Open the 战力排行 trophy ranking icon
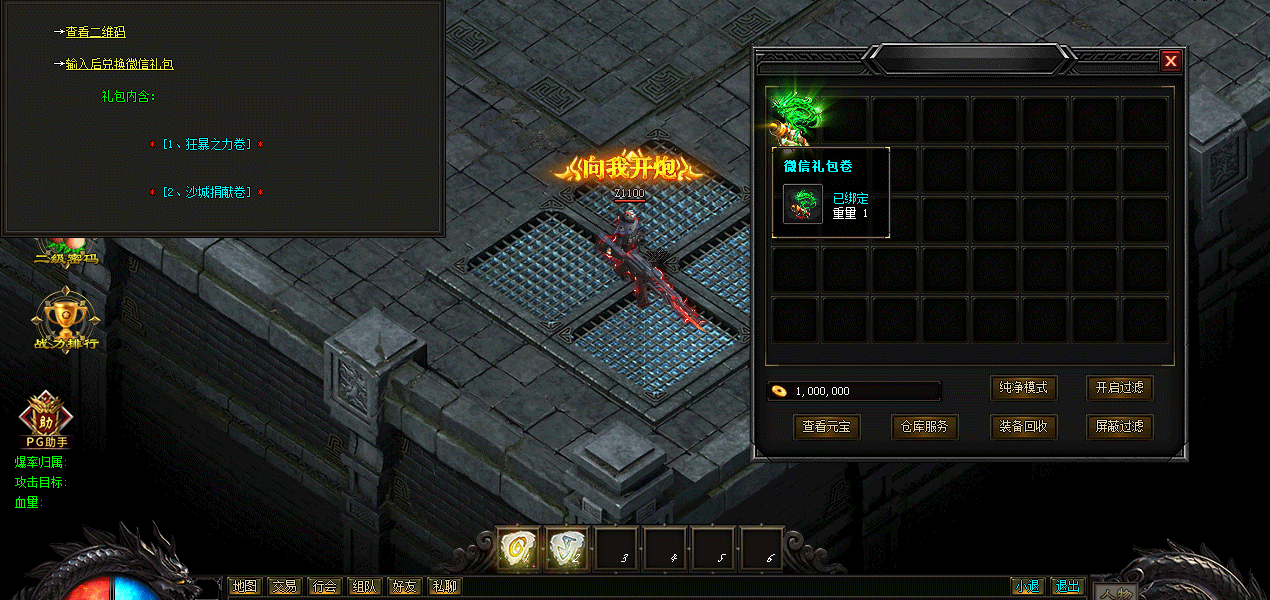The image size is (1270, 600). click(x=65, y=320)
